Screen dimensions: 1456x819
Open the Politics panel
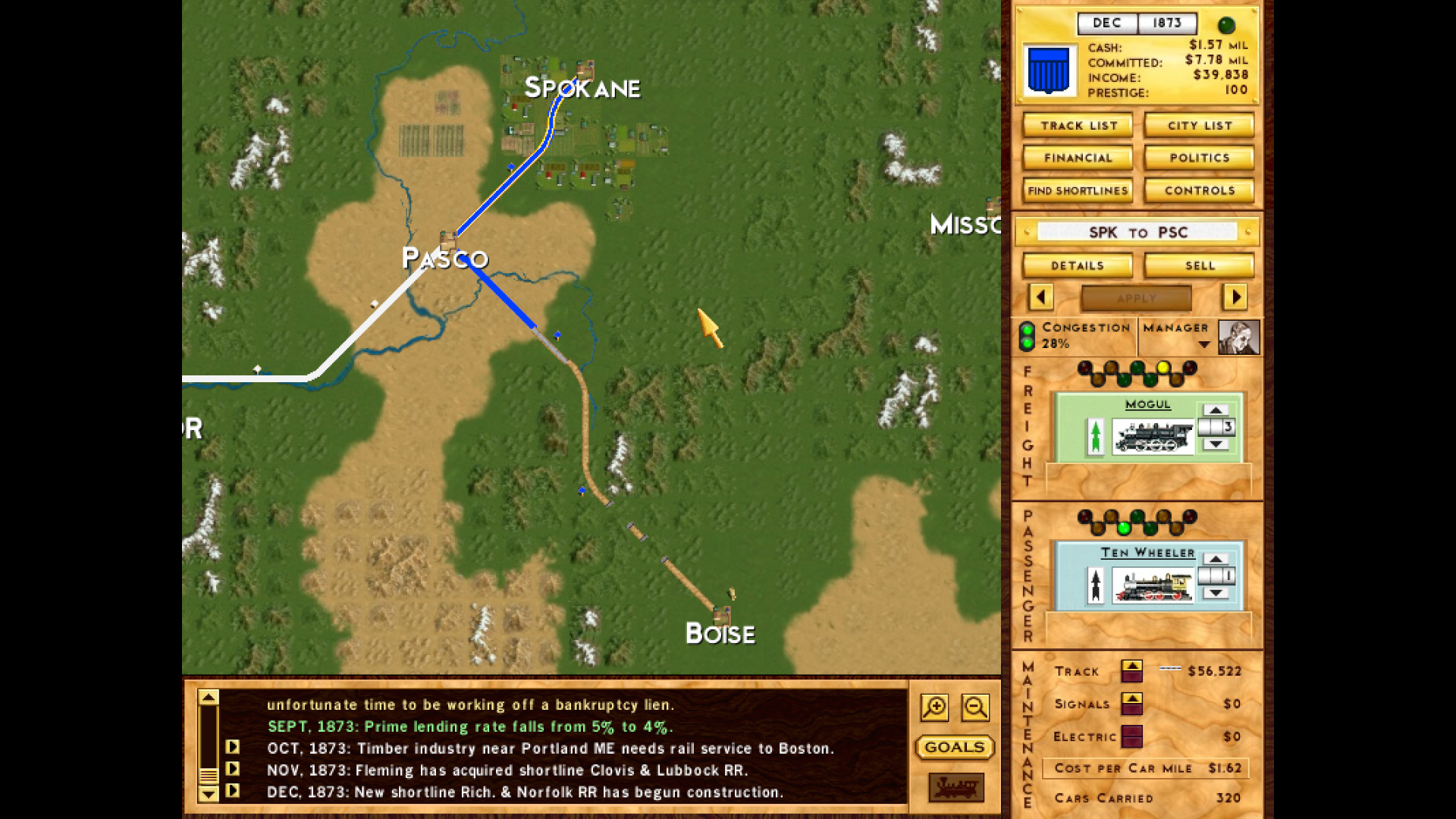click(x=1198, y=157)
